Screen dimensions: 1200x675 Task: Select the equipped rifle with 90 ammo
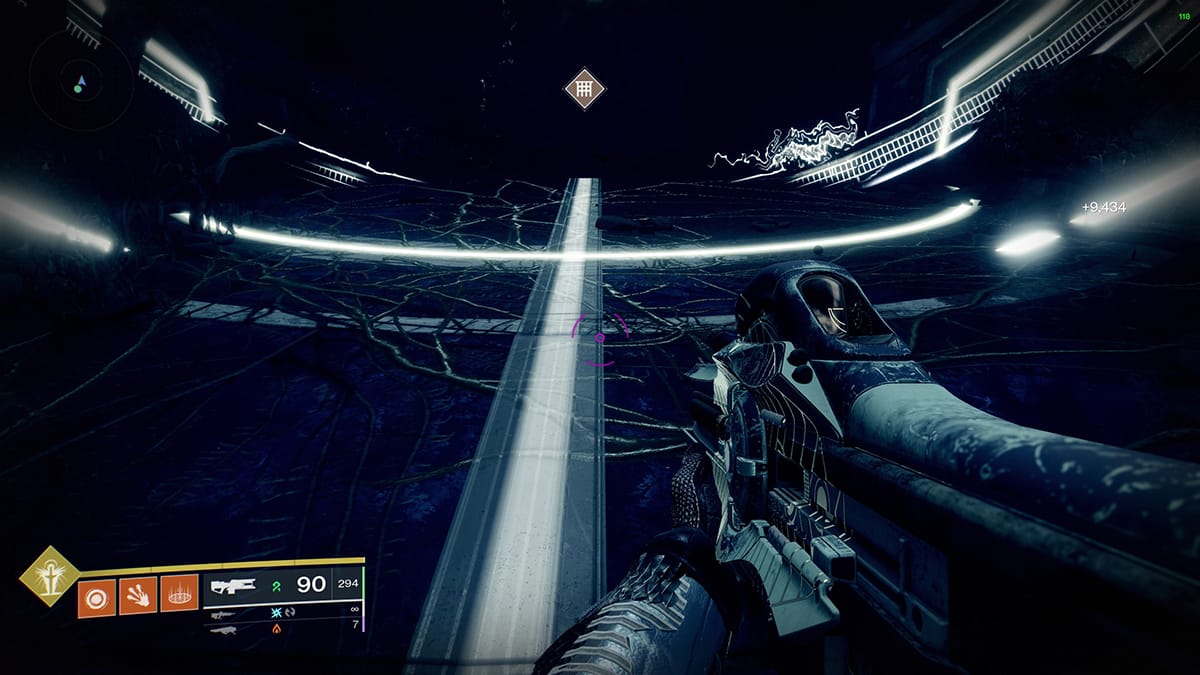(x=234, y=586)
